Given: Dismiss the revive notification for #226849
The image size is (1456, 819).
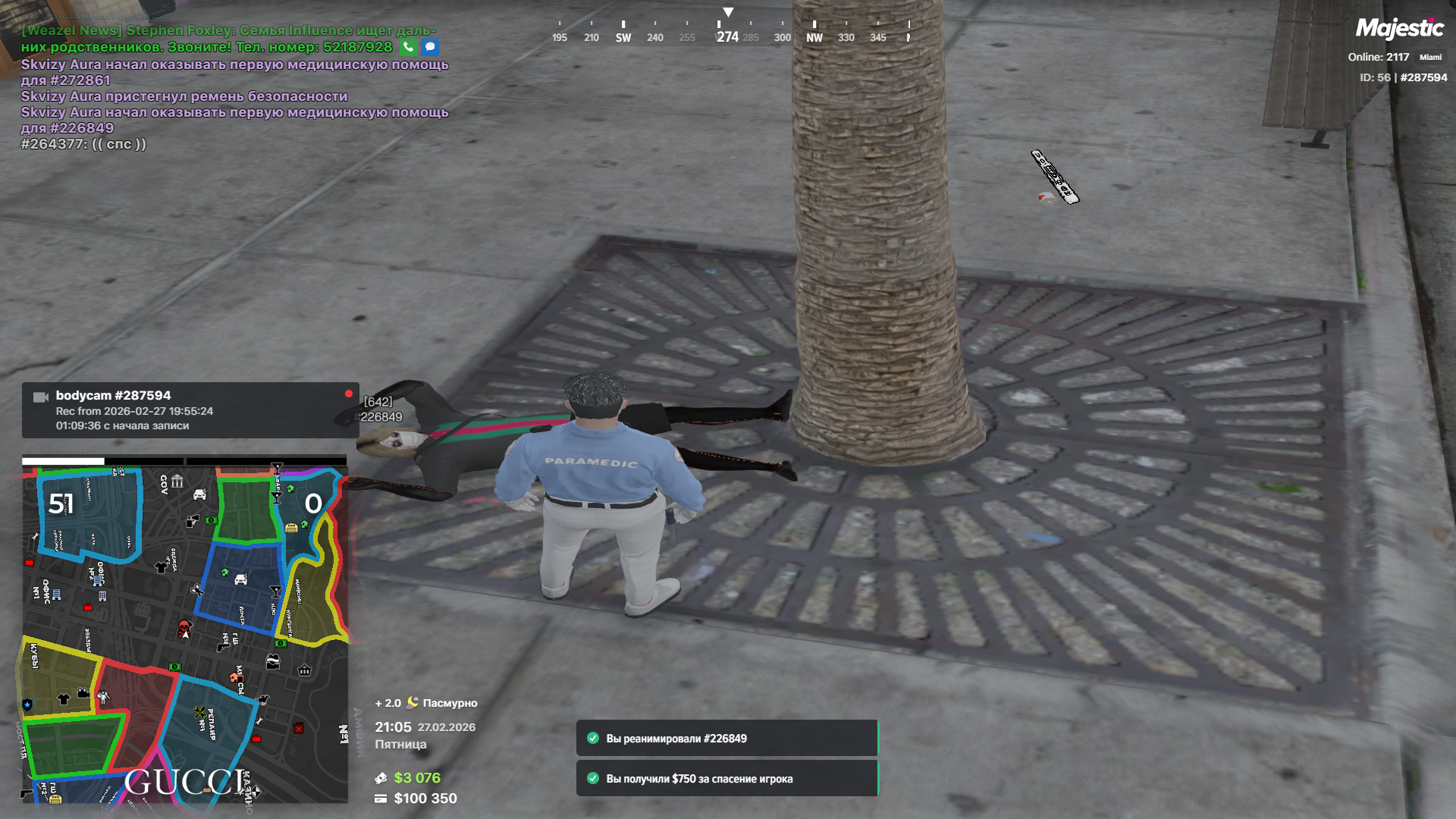Looking at the screenshot, I should coord(726,739).
